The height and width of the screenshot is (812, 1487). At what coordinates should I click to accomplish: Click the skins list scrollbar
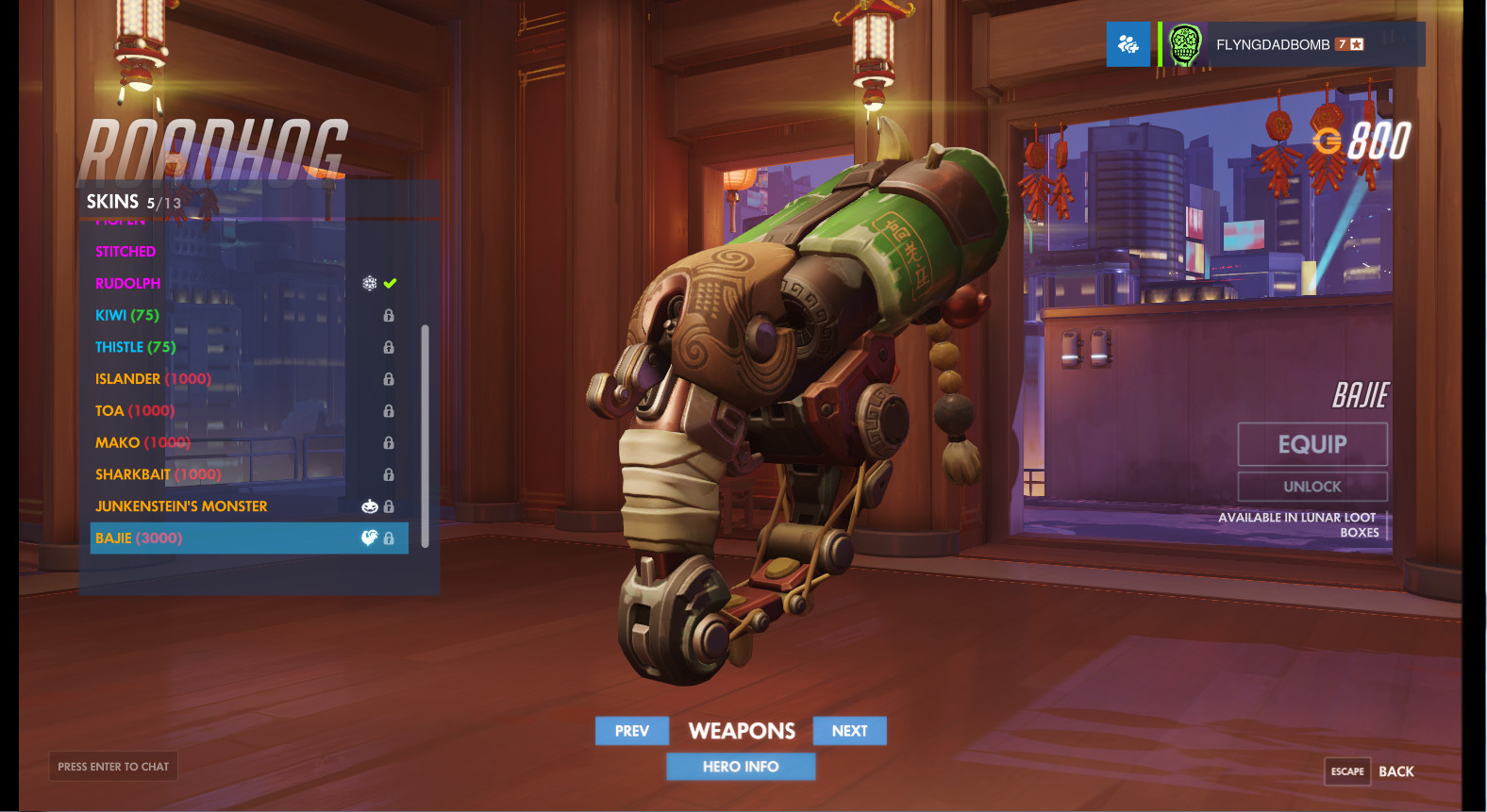click(x=425, y=436)
